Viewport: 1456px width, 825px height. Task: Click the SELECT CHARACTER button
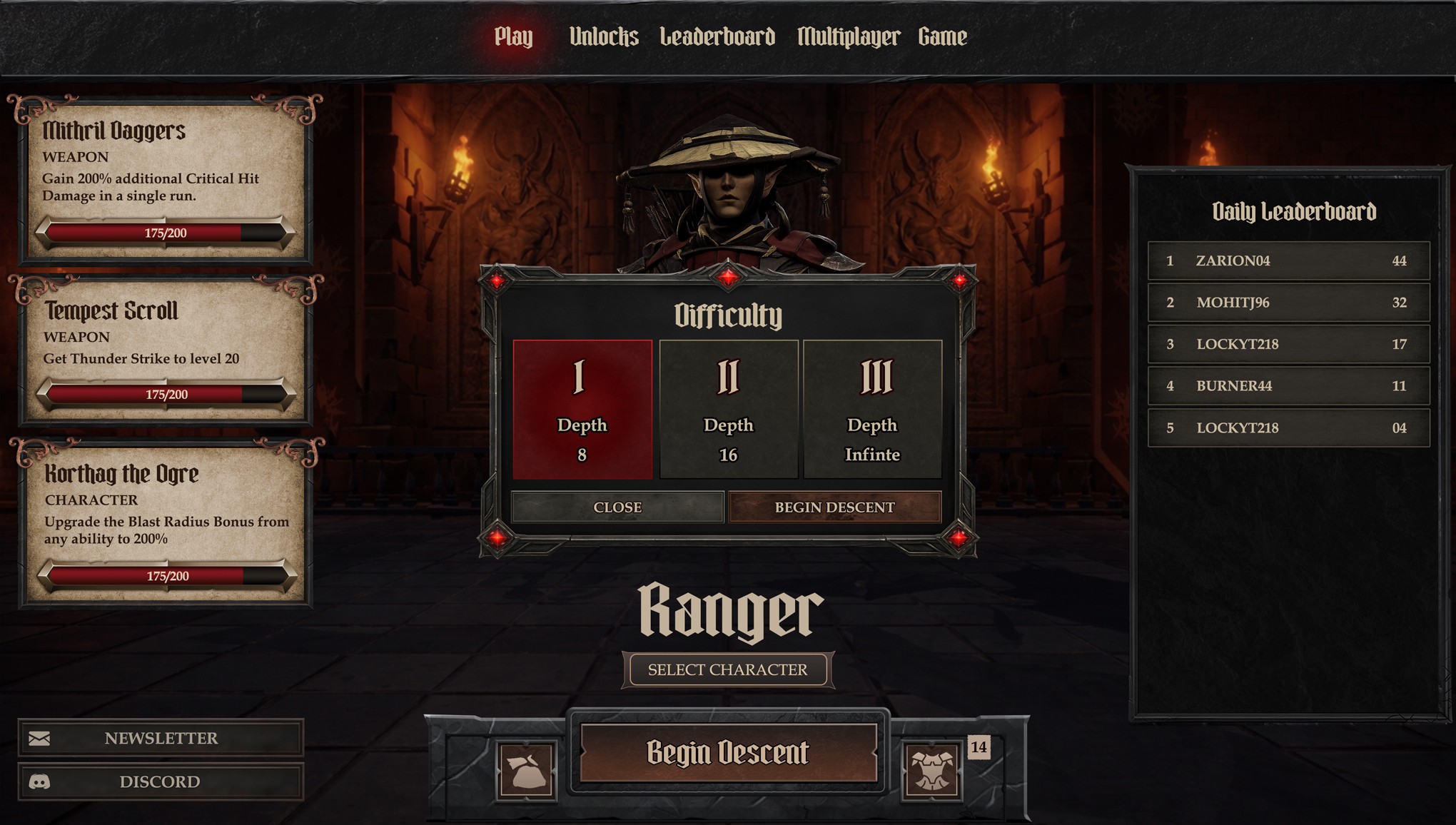727,669
